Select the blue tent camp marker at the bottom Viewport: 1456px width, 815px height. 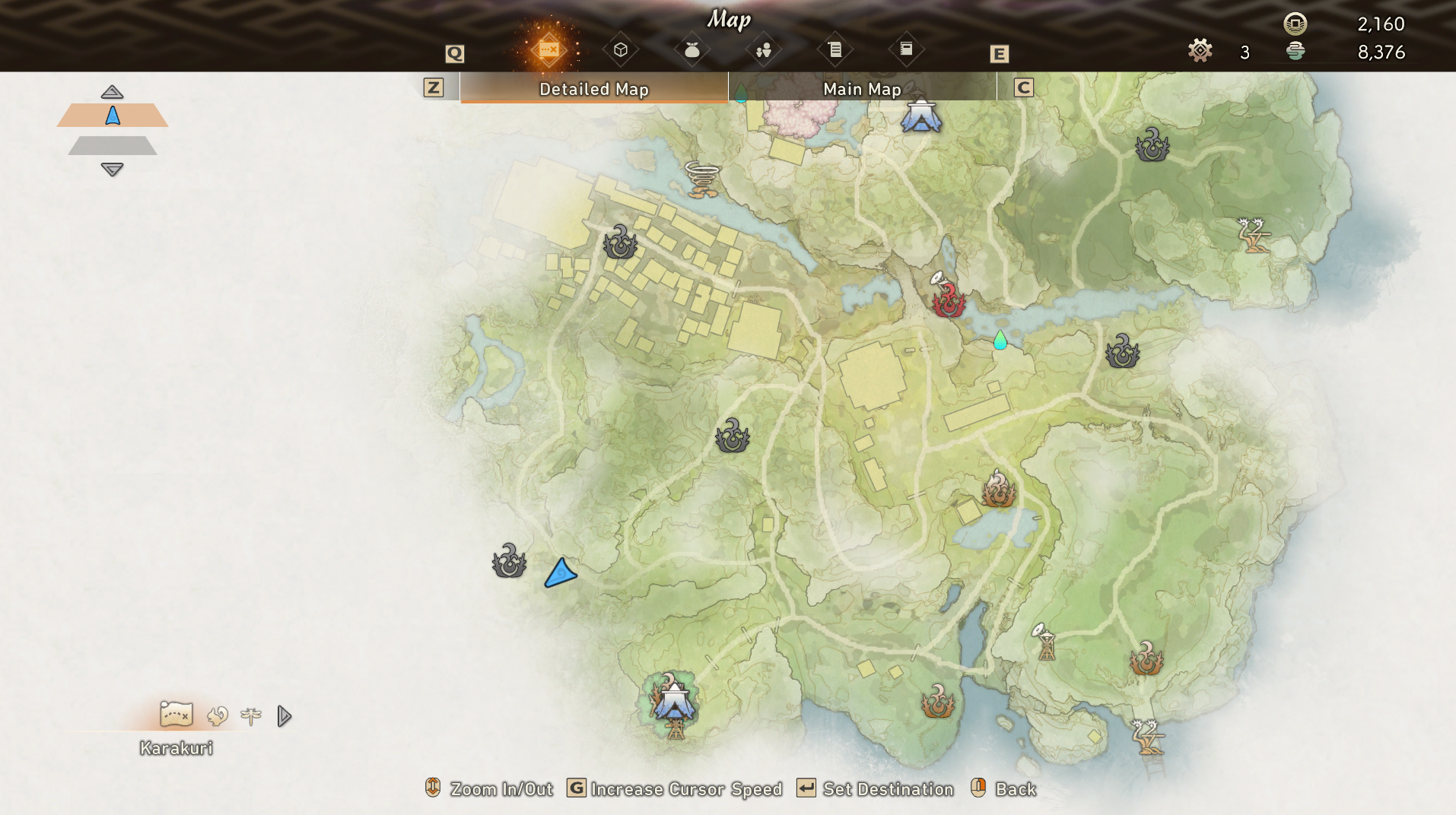point(674,699)
